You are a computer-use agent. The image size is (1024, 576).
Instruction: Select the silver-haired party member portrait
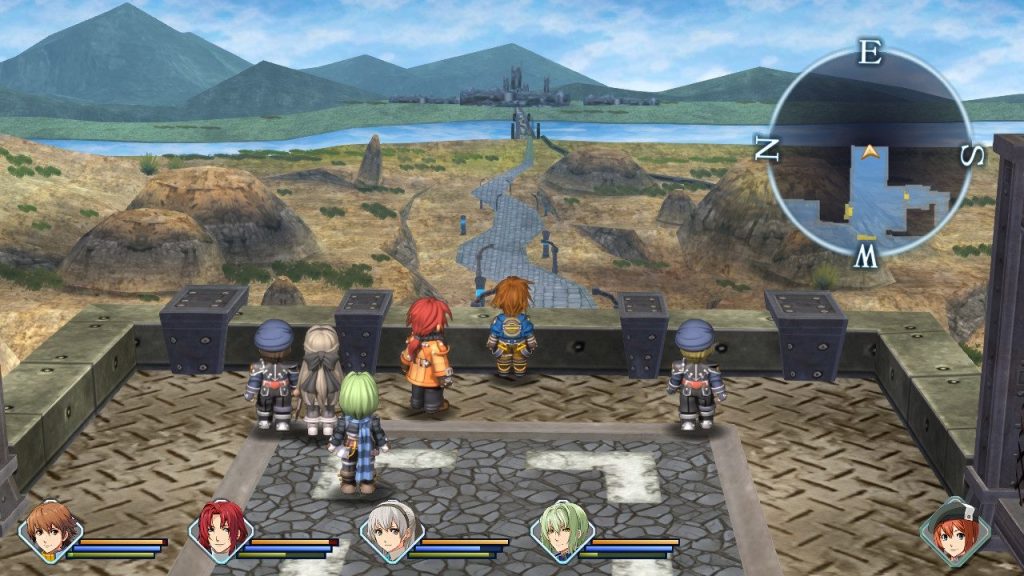click(x=391, y=531)
